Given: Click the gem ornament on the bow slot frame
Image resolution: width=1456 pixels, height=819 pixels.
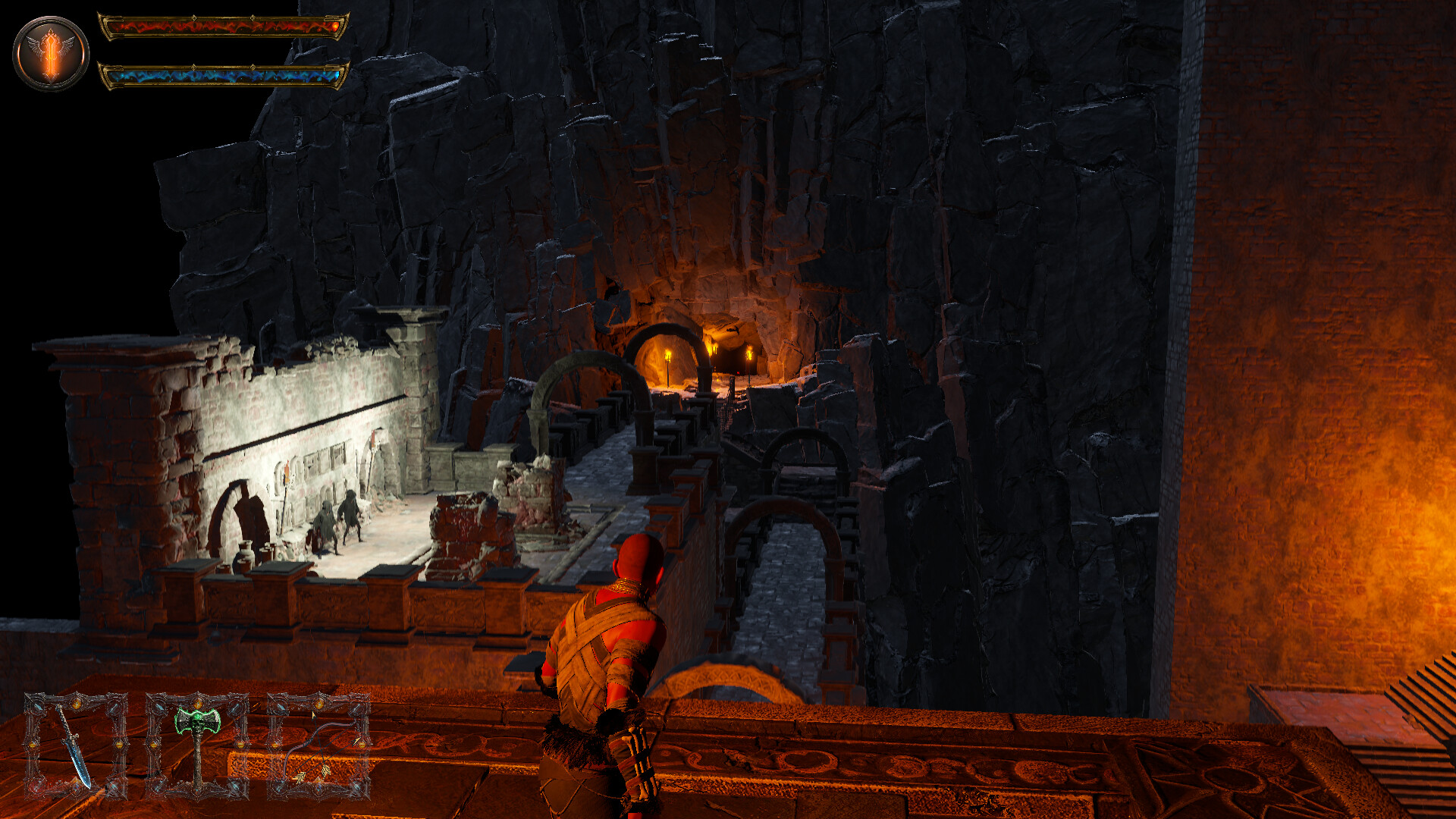Looking at the screenshot, I should (318, 701).
